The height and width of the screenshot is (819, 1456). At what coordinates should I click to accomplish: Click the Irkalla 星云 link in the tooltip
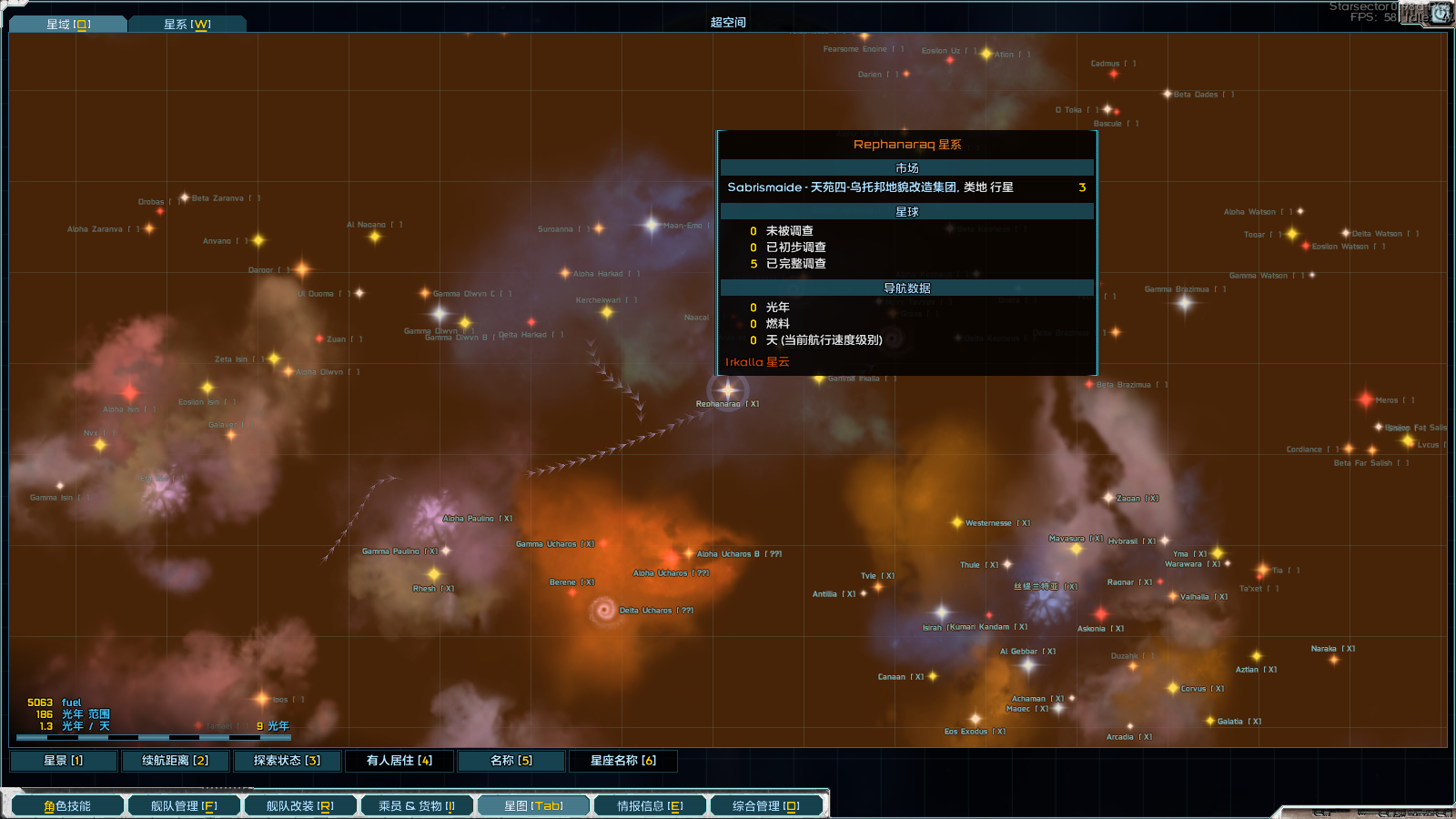pos(755,361)
